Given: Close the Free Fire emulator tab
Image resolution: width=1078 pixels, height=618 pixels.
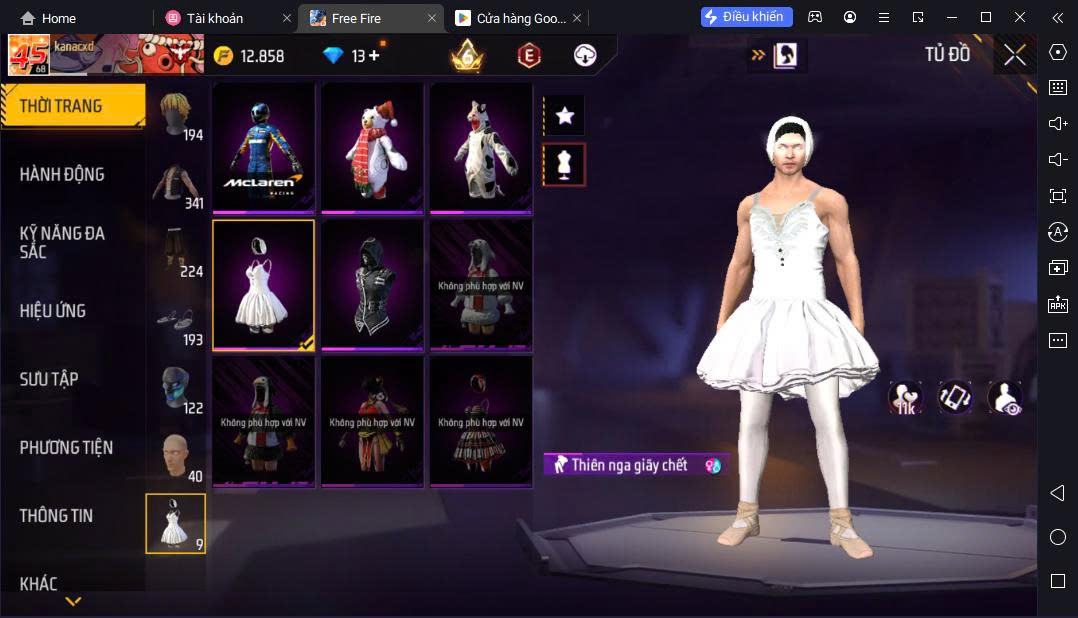Looking at the screenshot, I should [x=432, y=18].
